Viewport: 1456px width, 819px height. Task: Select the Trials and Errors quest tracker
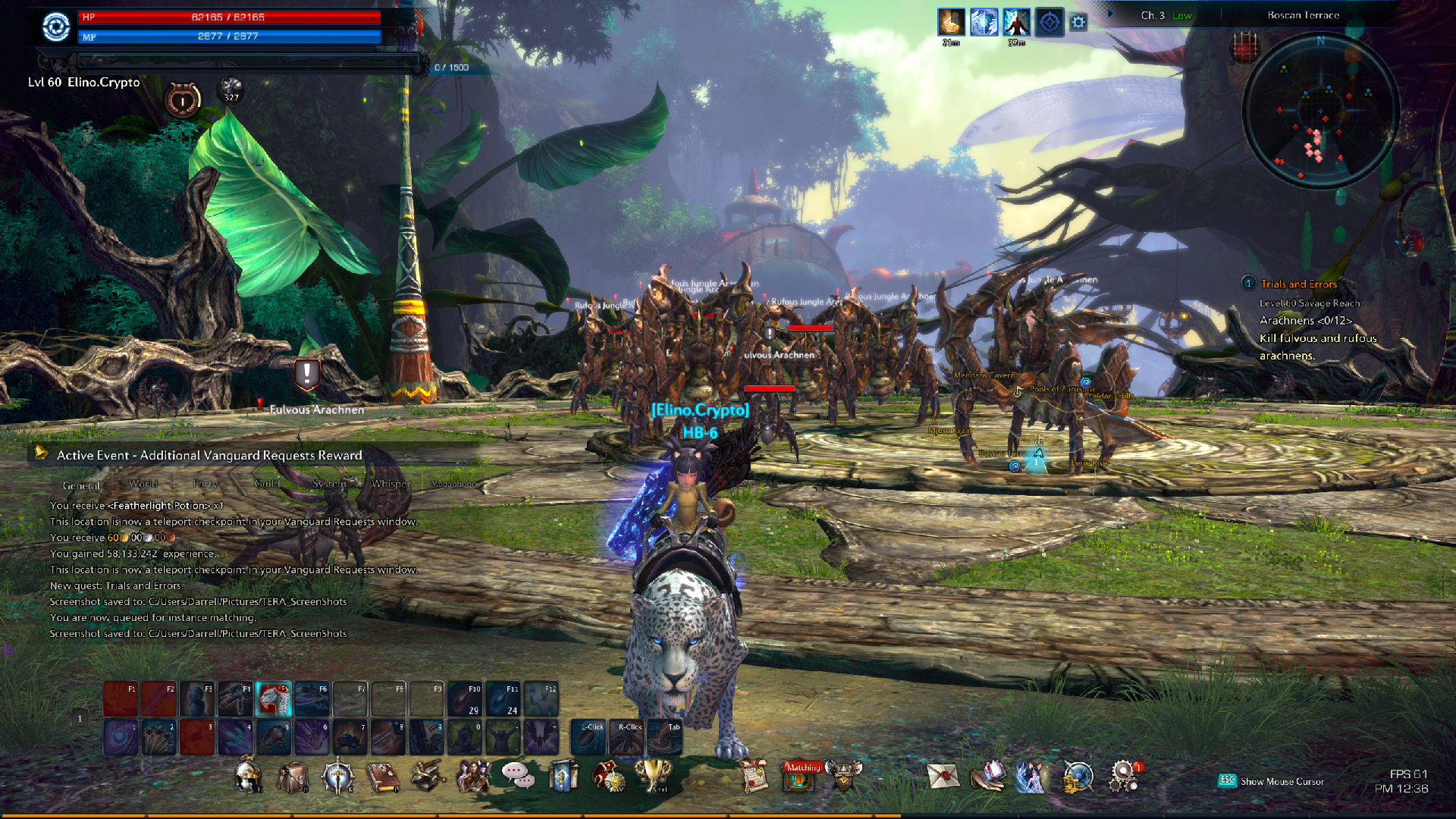(1298, 284)
